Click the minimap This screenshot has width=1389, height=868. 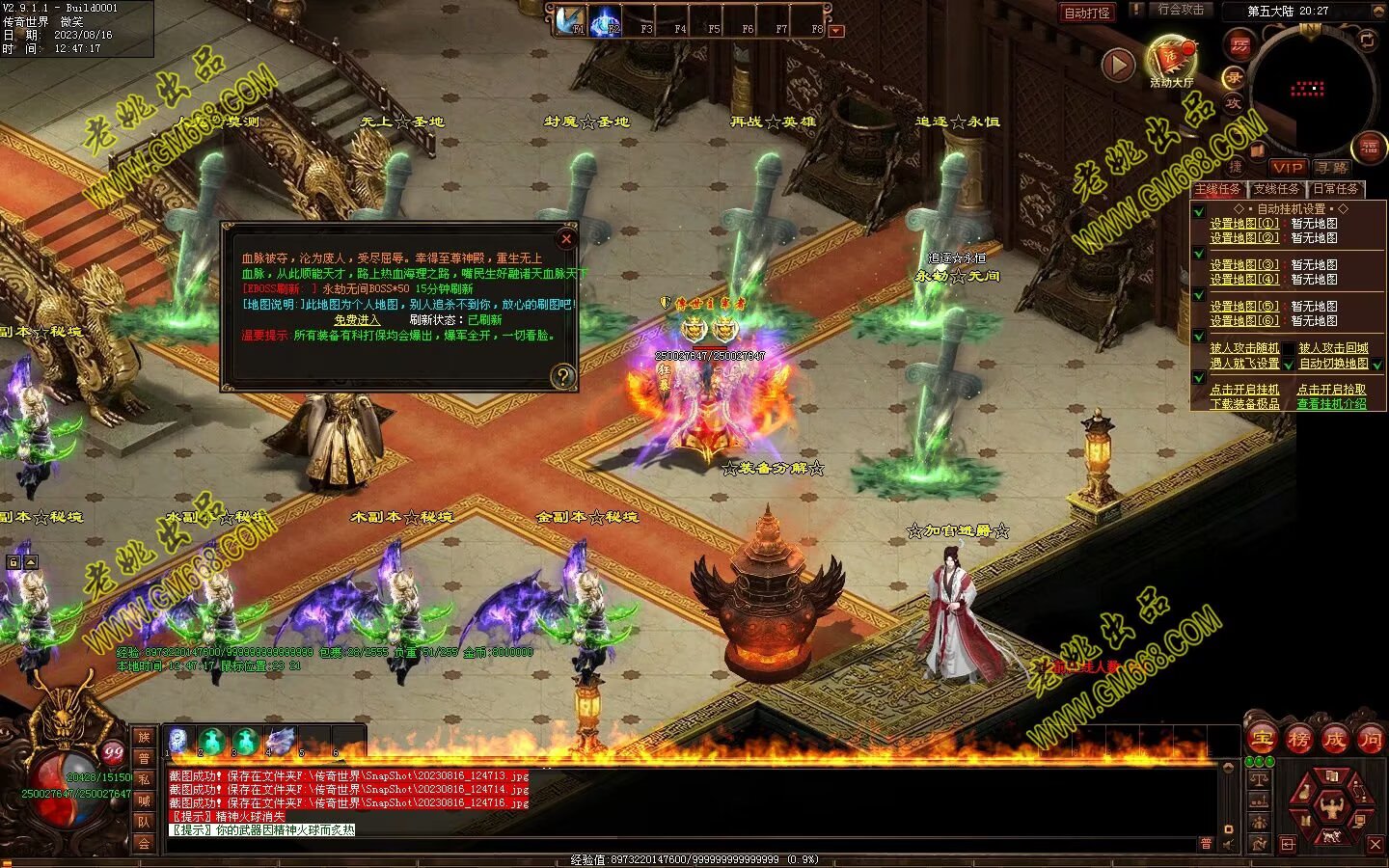coord(1308,89)
